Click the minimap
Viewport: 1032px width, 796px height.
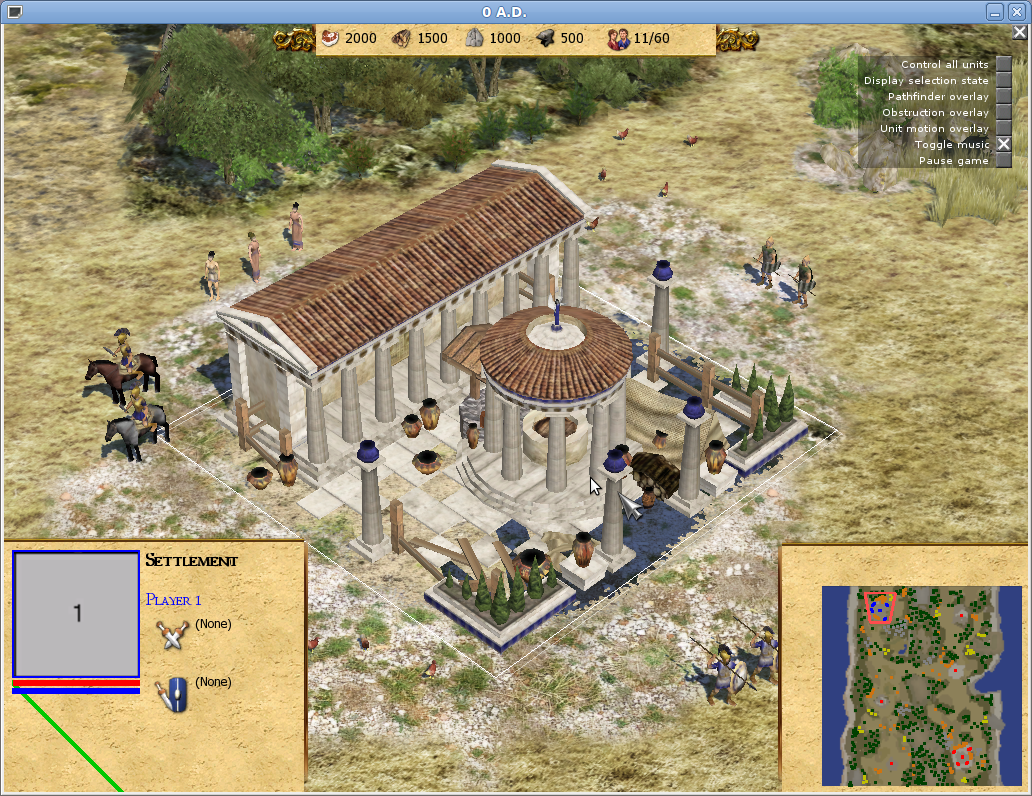908,685
